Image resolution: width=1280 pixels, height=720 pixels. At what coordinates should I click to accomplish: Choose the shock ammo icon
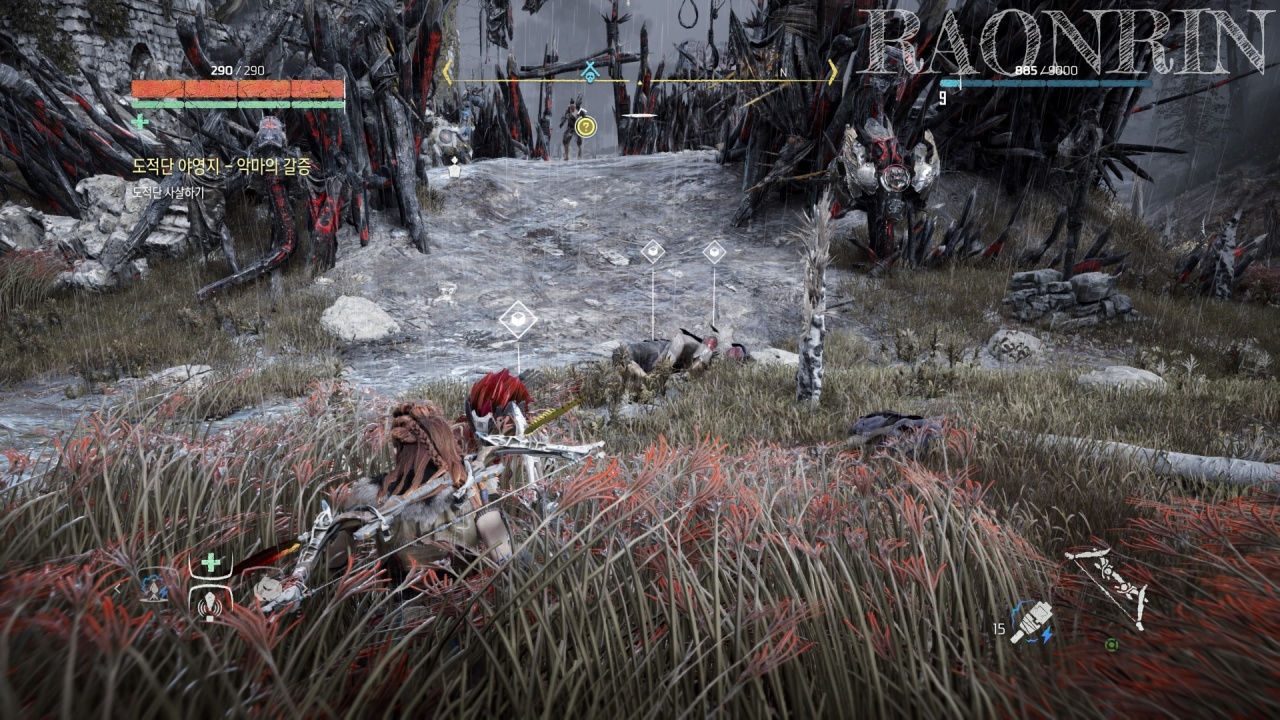point(1028,623)
